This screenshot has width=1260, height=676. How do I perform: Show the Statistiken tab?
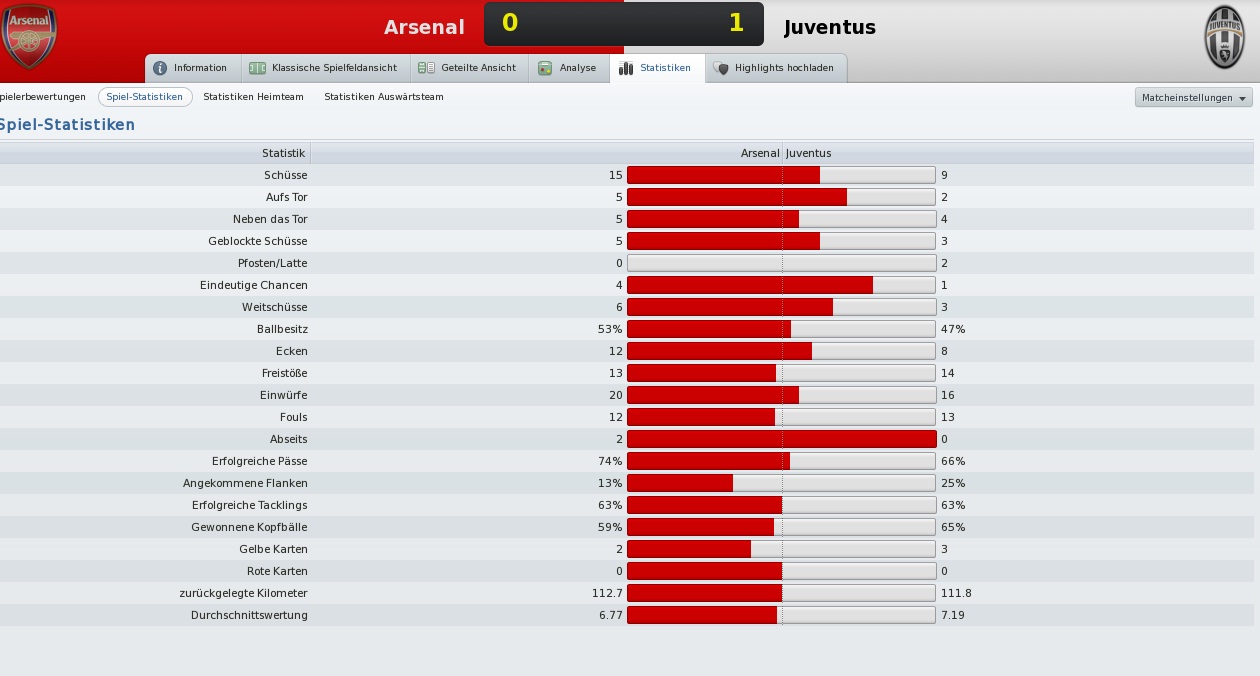(x=655, y=68)
